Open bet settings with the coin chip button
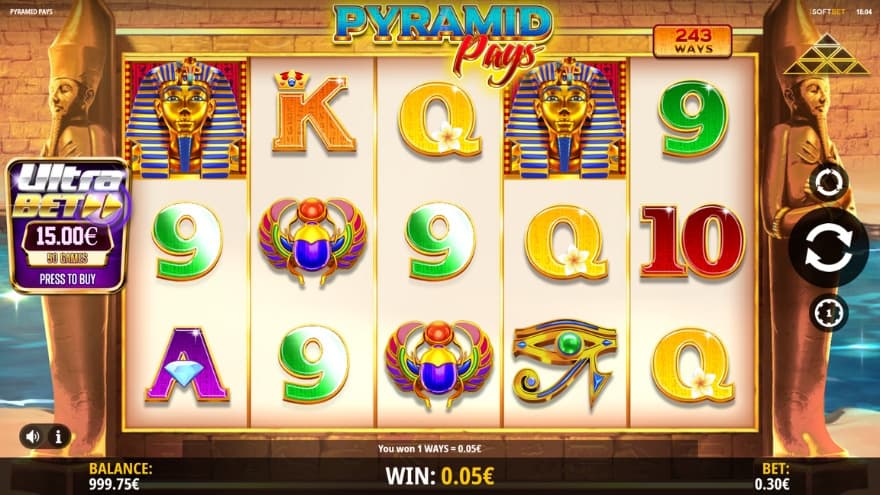880x495 pixels. (x=828, y=313)
